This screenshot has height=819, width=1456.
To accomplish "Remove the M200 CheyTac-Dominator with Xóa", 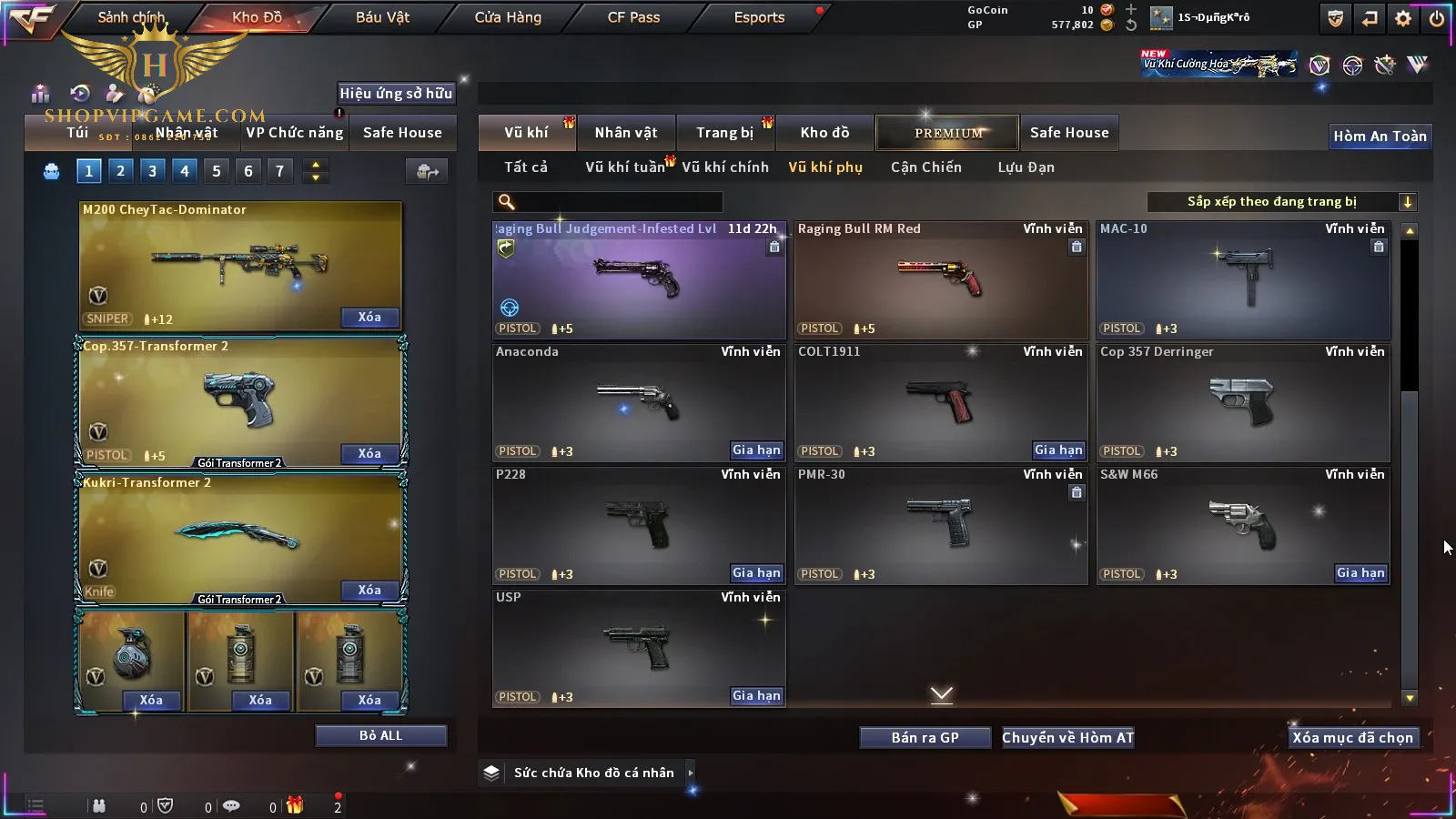I will coord(369,318).
